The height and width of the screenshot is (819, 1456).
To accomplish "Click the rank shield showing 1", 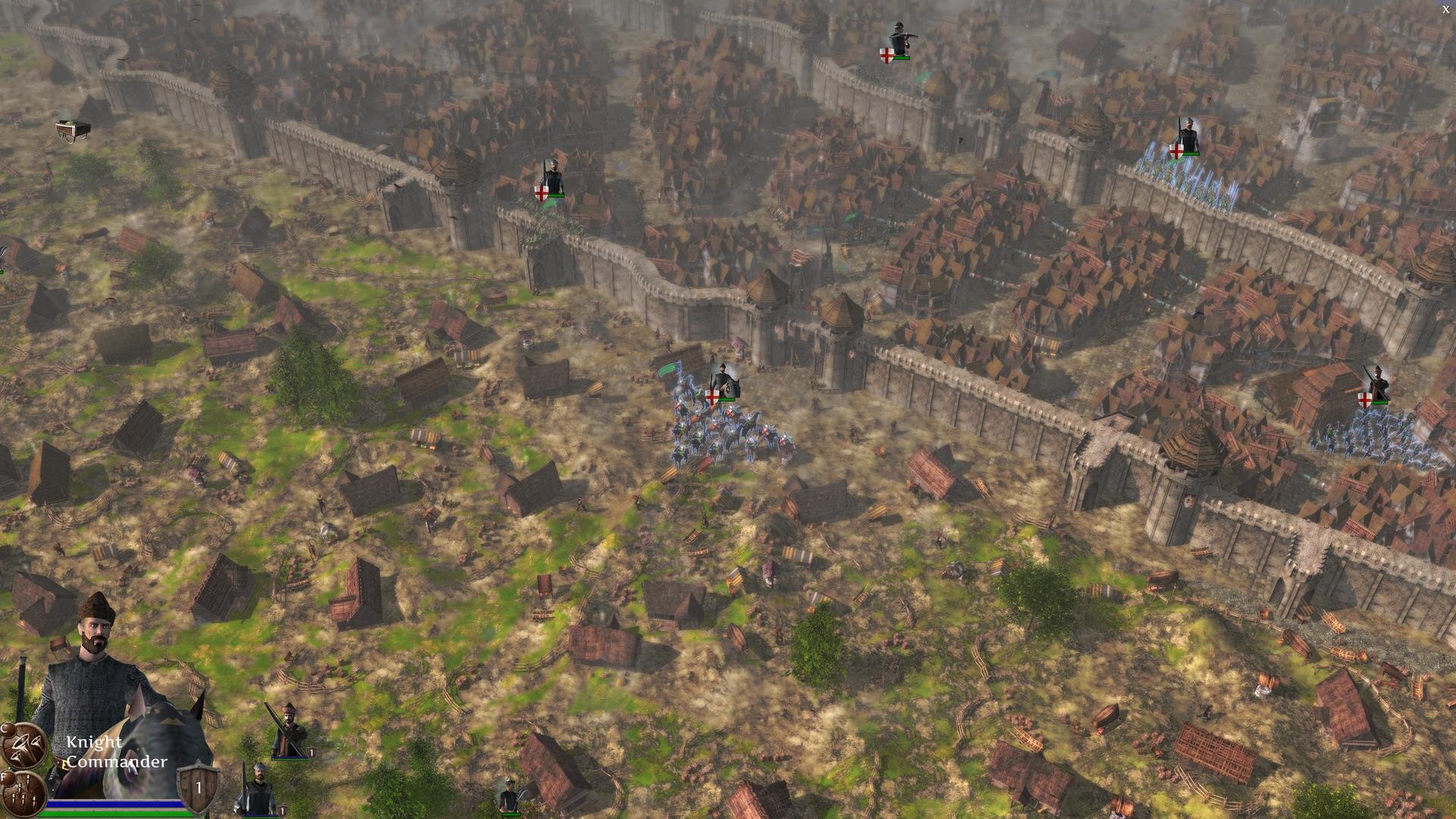I will 199,789.
